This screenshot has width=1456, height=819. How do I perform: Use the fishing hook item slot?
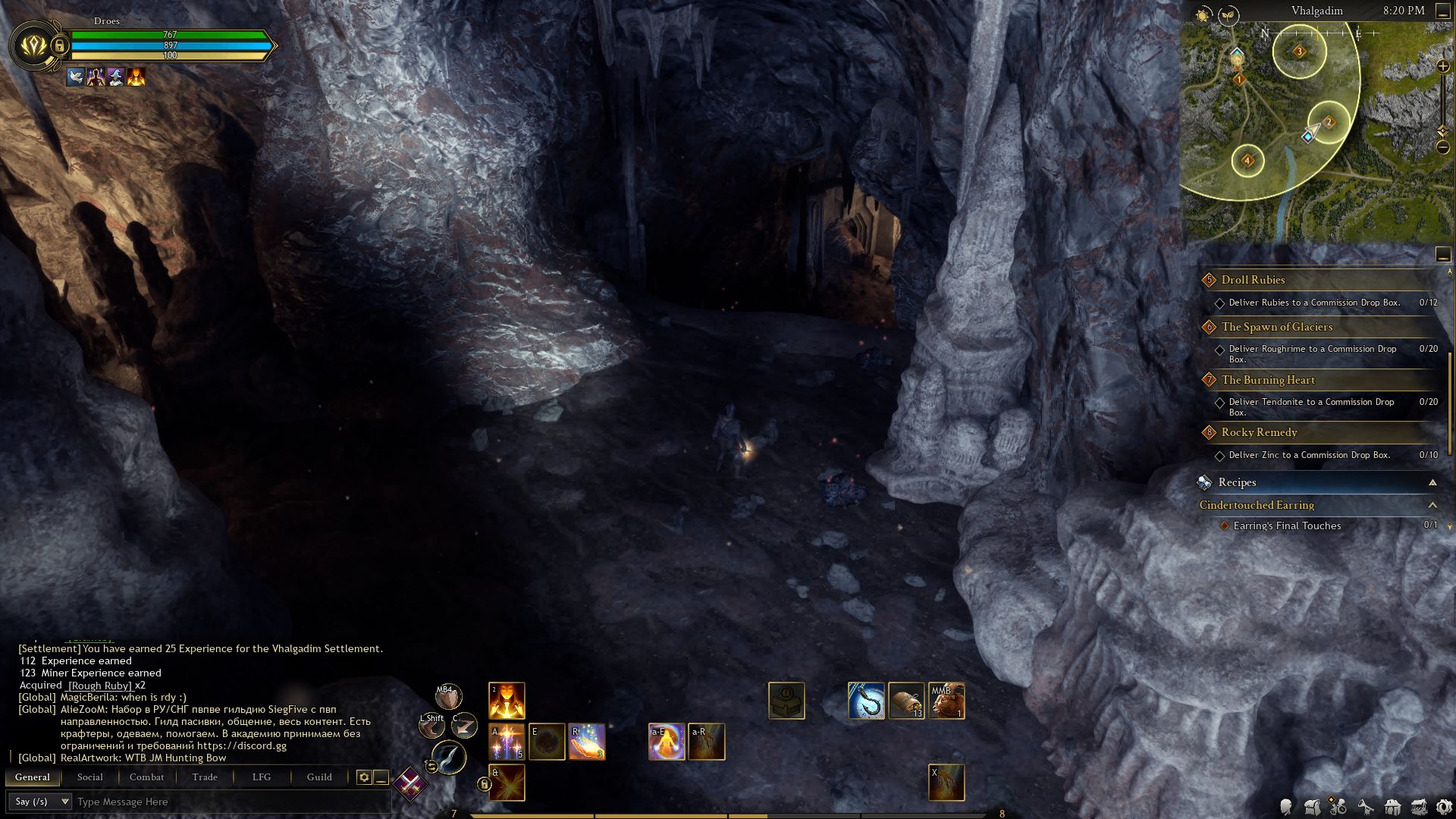click(x=866, y=701)
